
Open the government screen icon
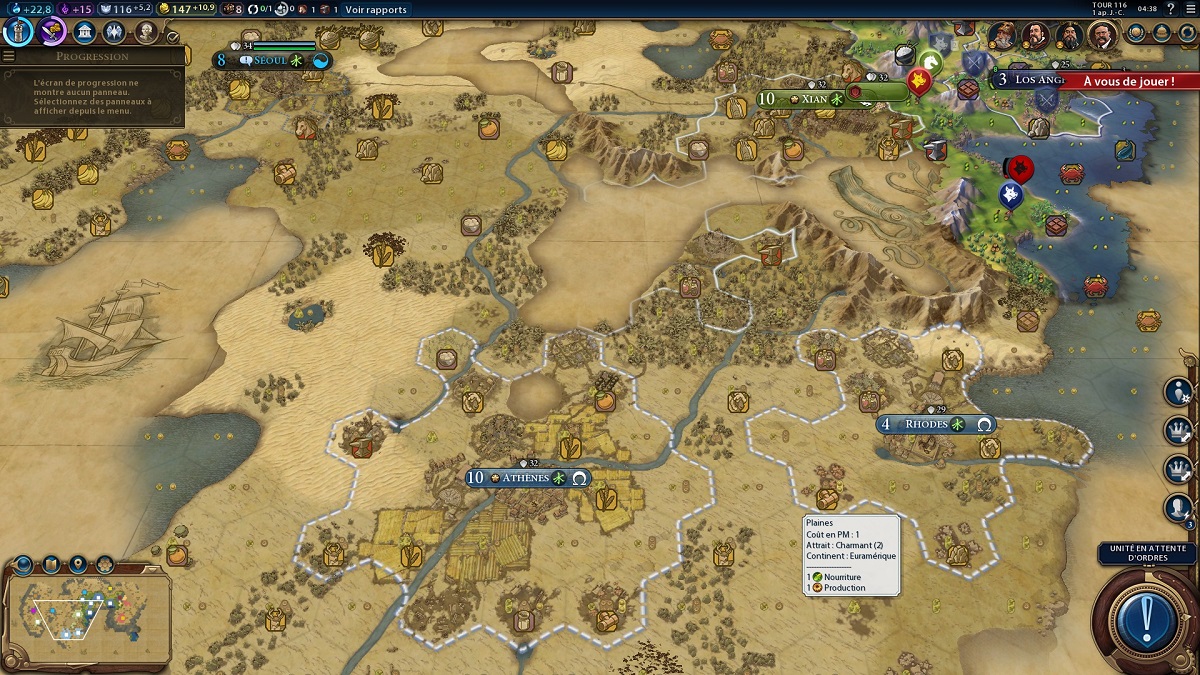(86, 31)
